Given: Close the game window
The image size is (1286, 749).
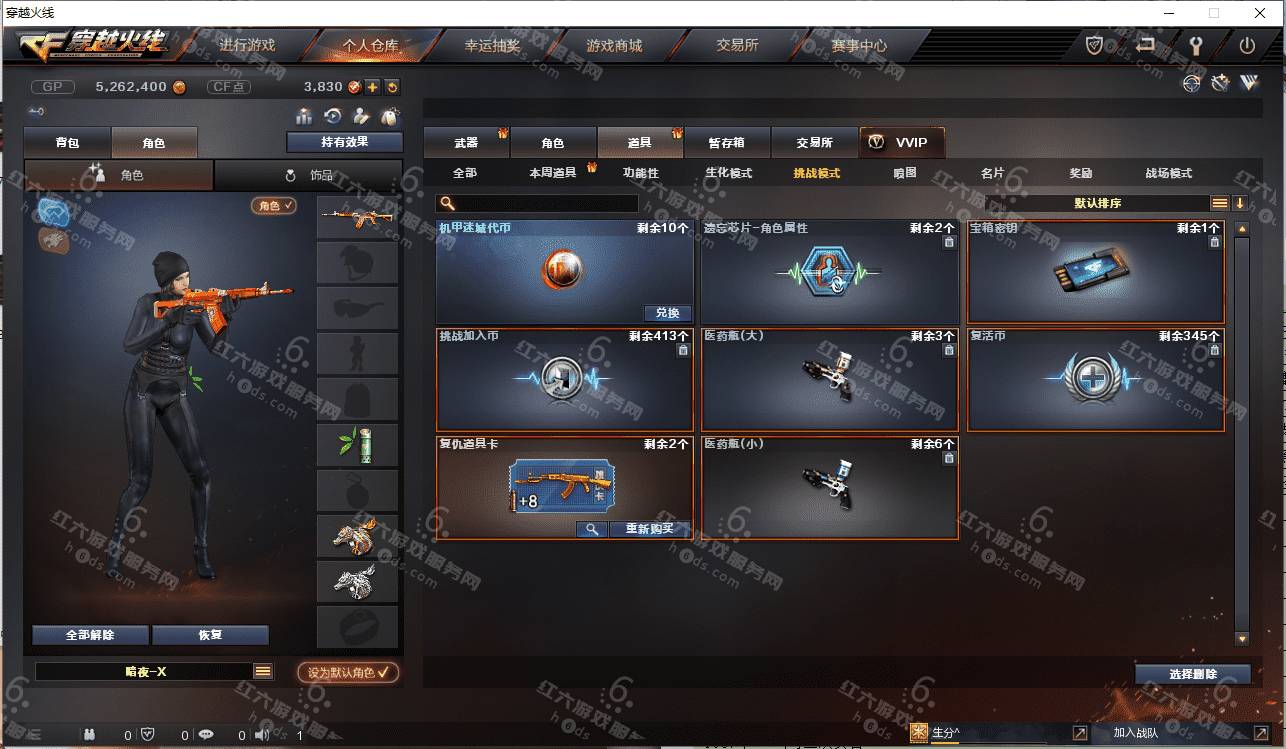Looking at the screenshot, I should tap(1259, 13).
